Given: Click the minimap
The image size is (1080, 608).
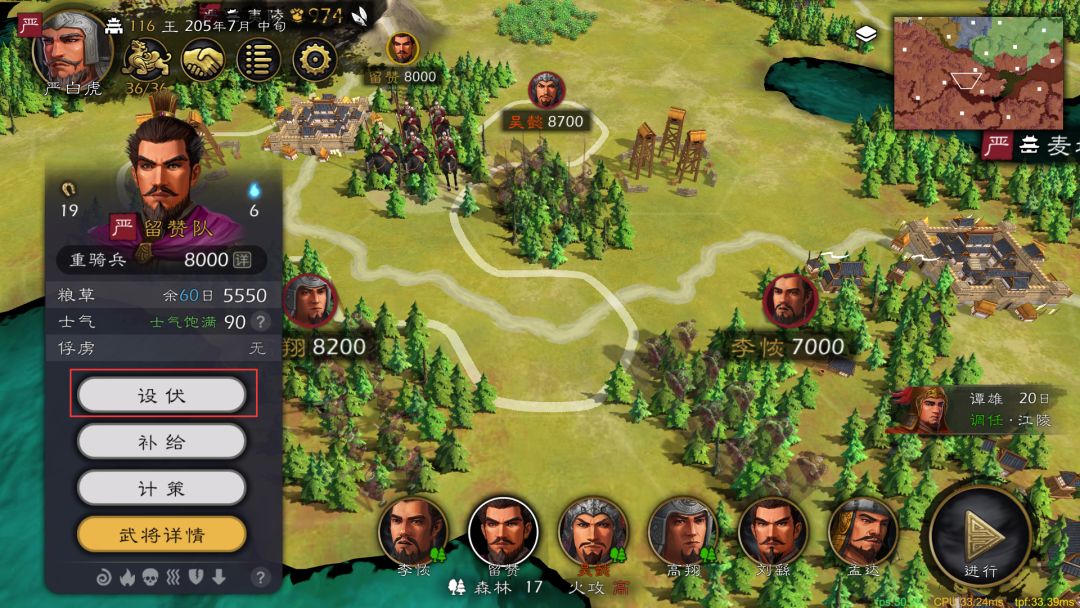Looking at the screenshot, I should [963, 72].
